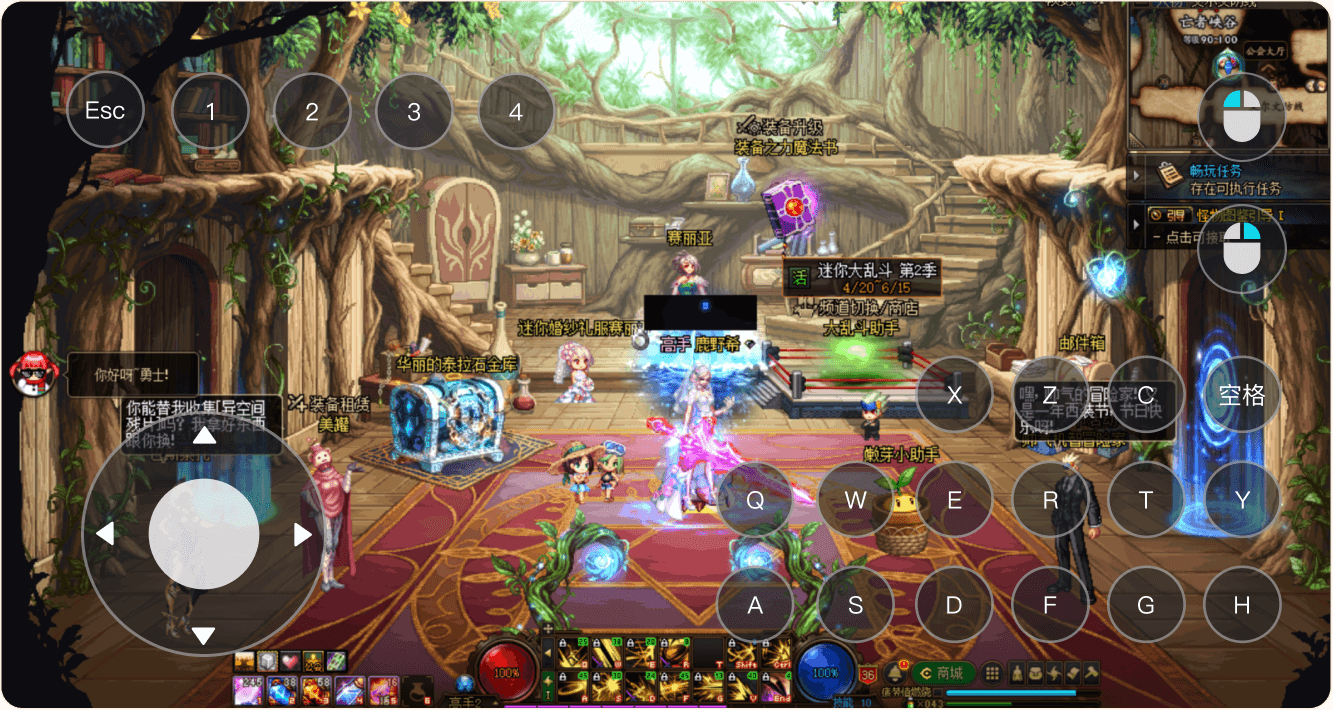1333x710 pixels.
Task: Tap the H overlay key
Action: tap(1242, 604)
